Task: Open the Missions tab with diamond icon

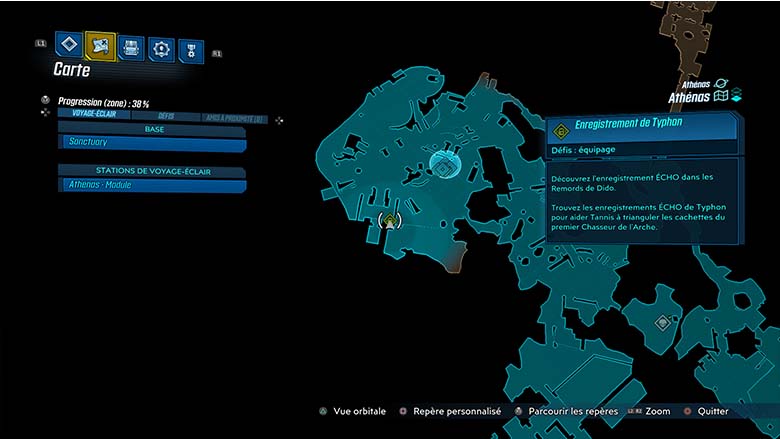Action: [x=69, y=45]
